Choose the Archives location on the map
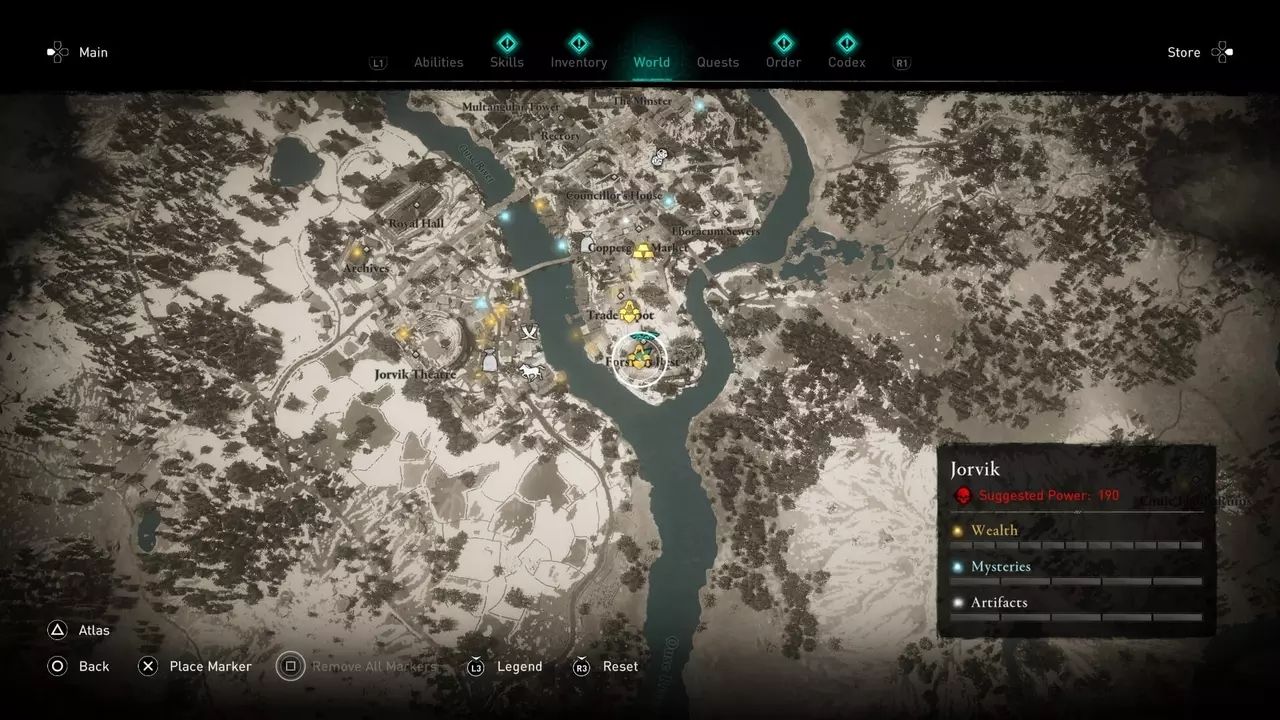 (x=365, y=268)
